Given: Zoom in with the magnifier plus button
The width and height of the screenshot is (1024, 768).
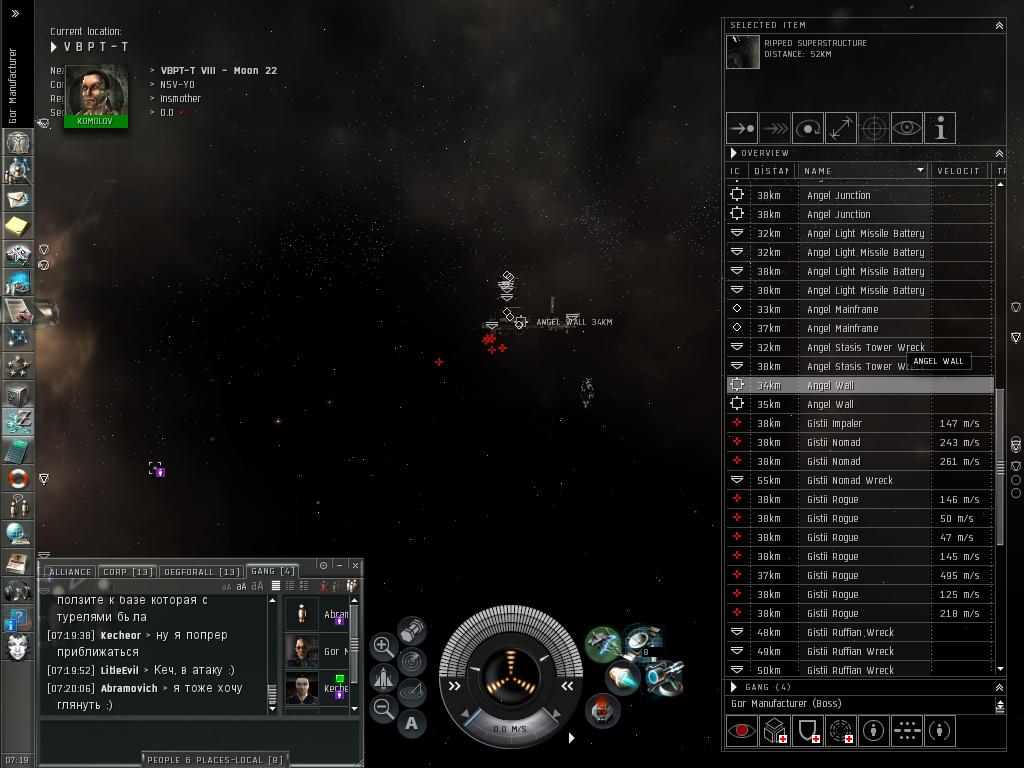Looking at the screenshot, I should click(x=383, y=646).
